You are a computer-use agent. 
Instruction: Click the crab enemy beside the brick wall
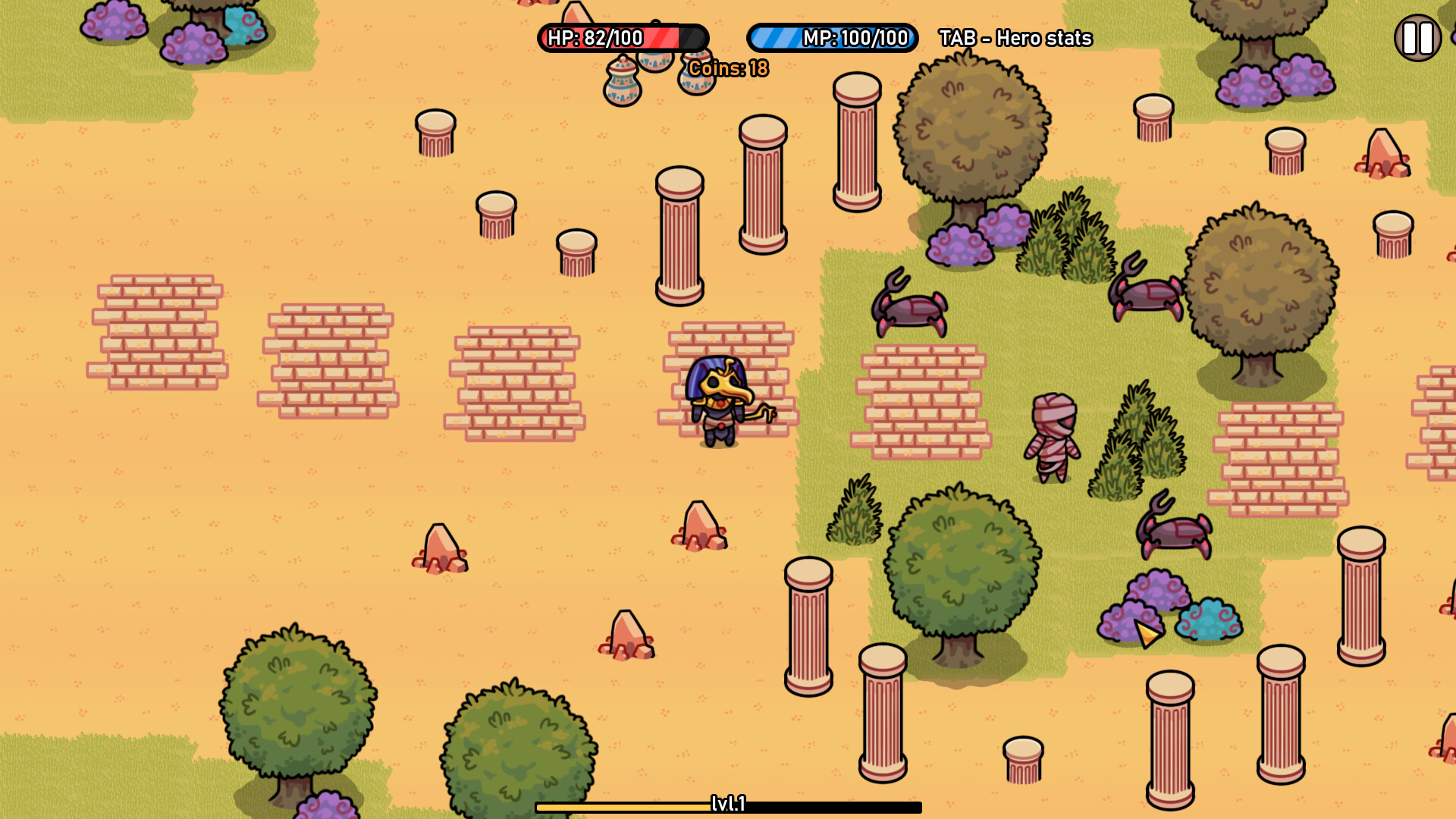click(910, 311)
